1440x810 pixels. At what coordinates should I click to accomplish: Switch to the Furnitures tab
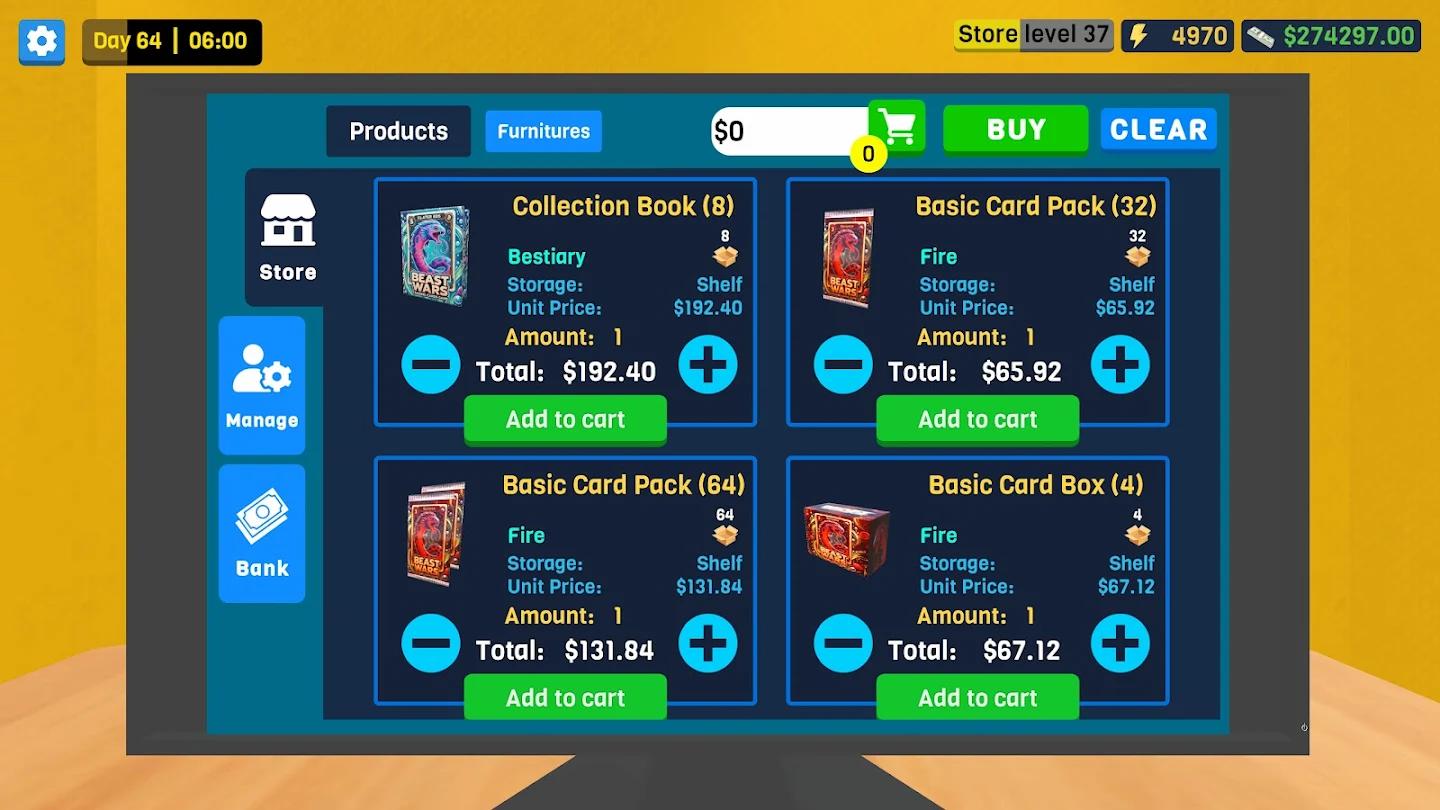pyautogui.click(x=543, y=131)
